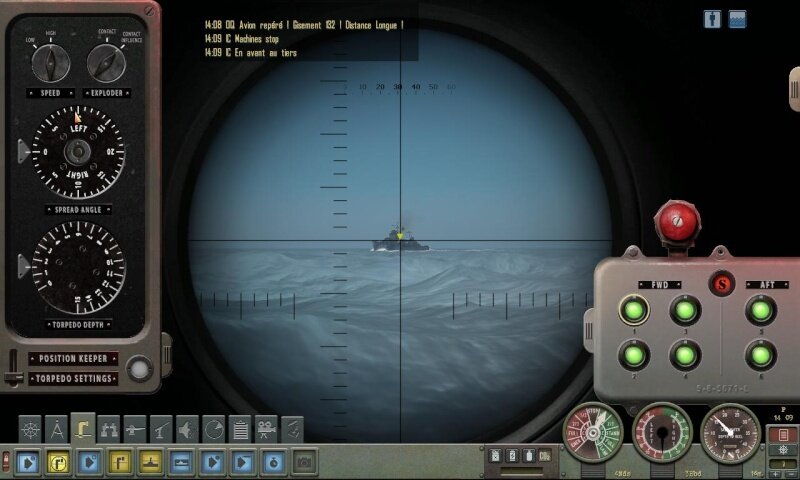
Task: Select aft torpedo tube 6
Action: [x=761, y=354]
